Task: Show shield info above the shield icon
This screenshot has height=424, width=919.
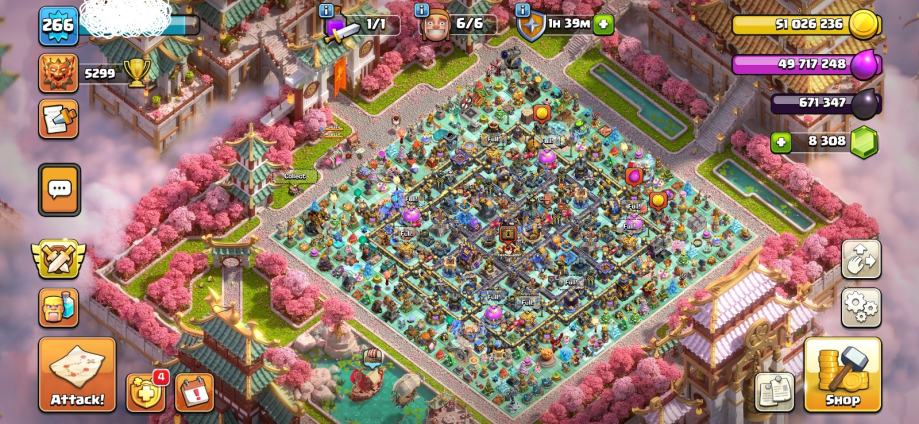Action: tap(523, 11)
